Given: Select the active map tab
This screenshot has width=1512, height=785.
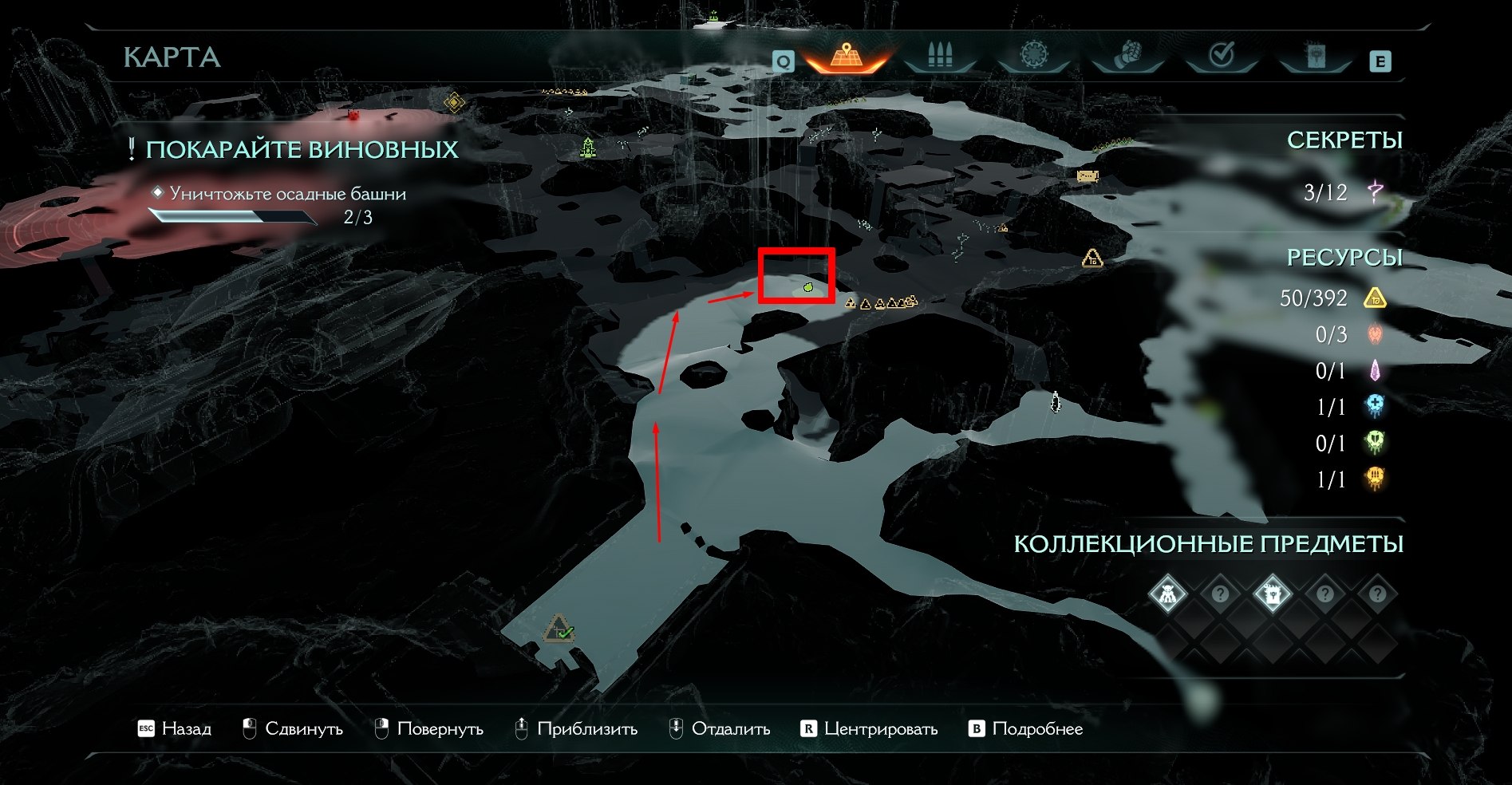Looking at the screenshot, I should [846, 56].
